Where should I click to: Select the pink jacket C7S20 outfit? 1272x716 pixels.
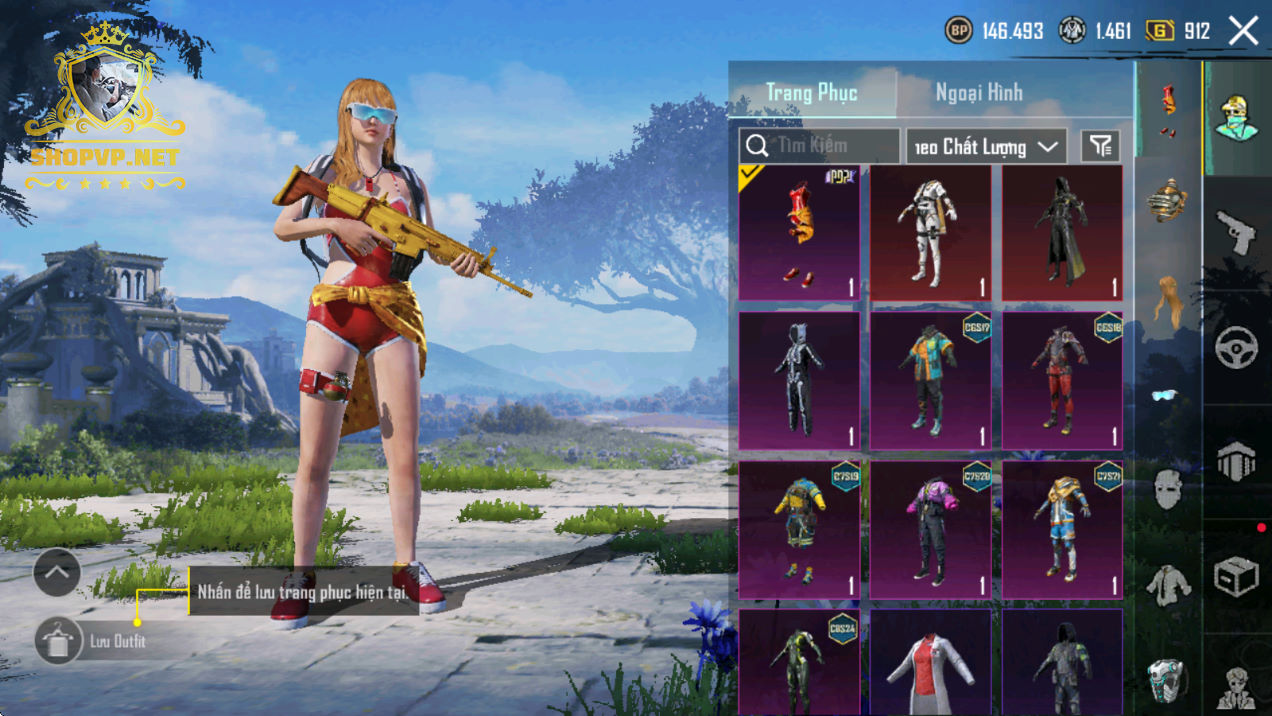tap(931, 529)
